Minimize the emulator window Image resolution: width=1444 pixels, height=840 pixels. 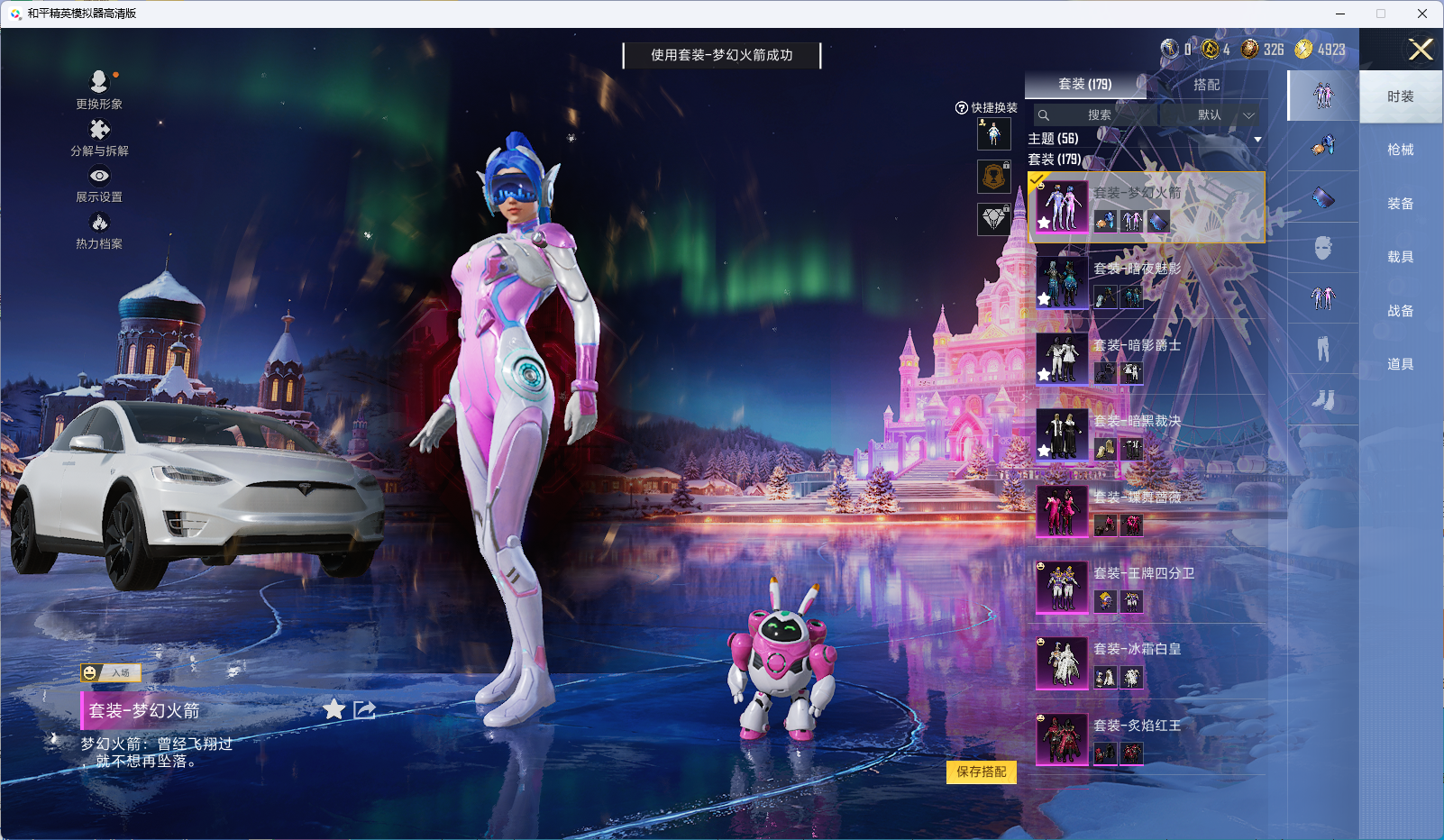(x=1340, y=14)
